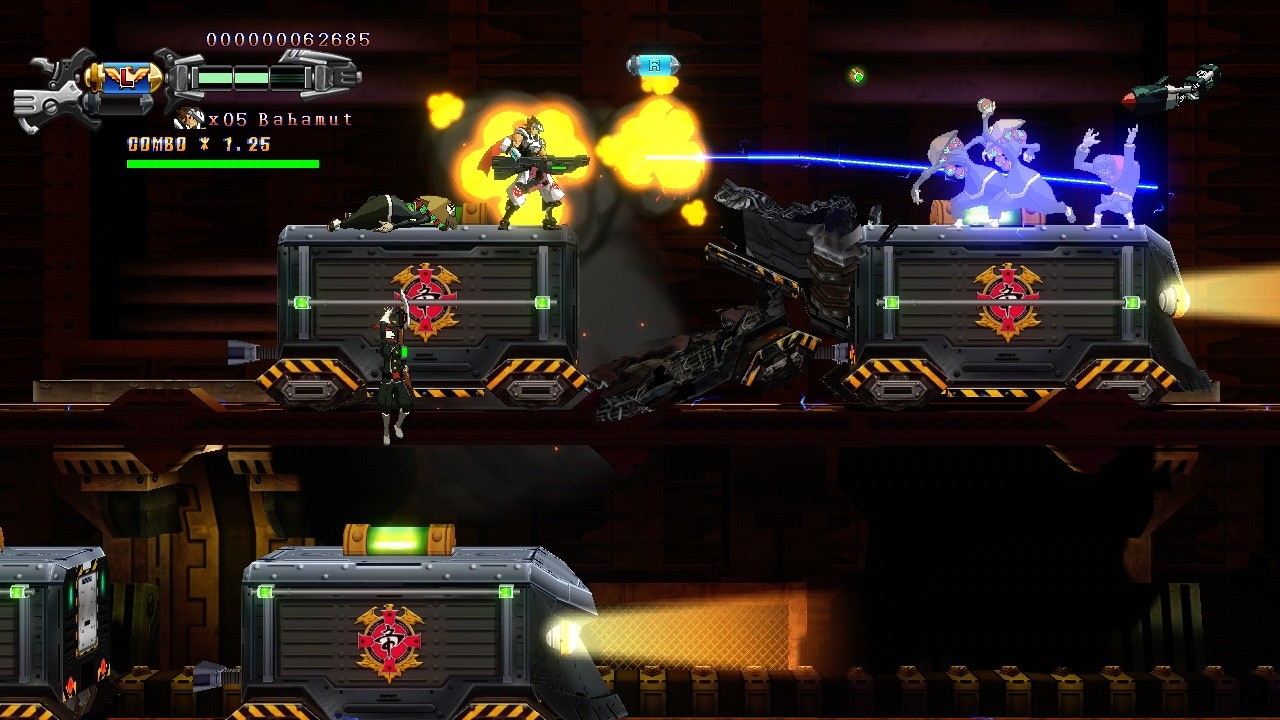Screen dimensions: 1280x720
Task: Select the winged L weapon slot
Action: click(124, 75)
